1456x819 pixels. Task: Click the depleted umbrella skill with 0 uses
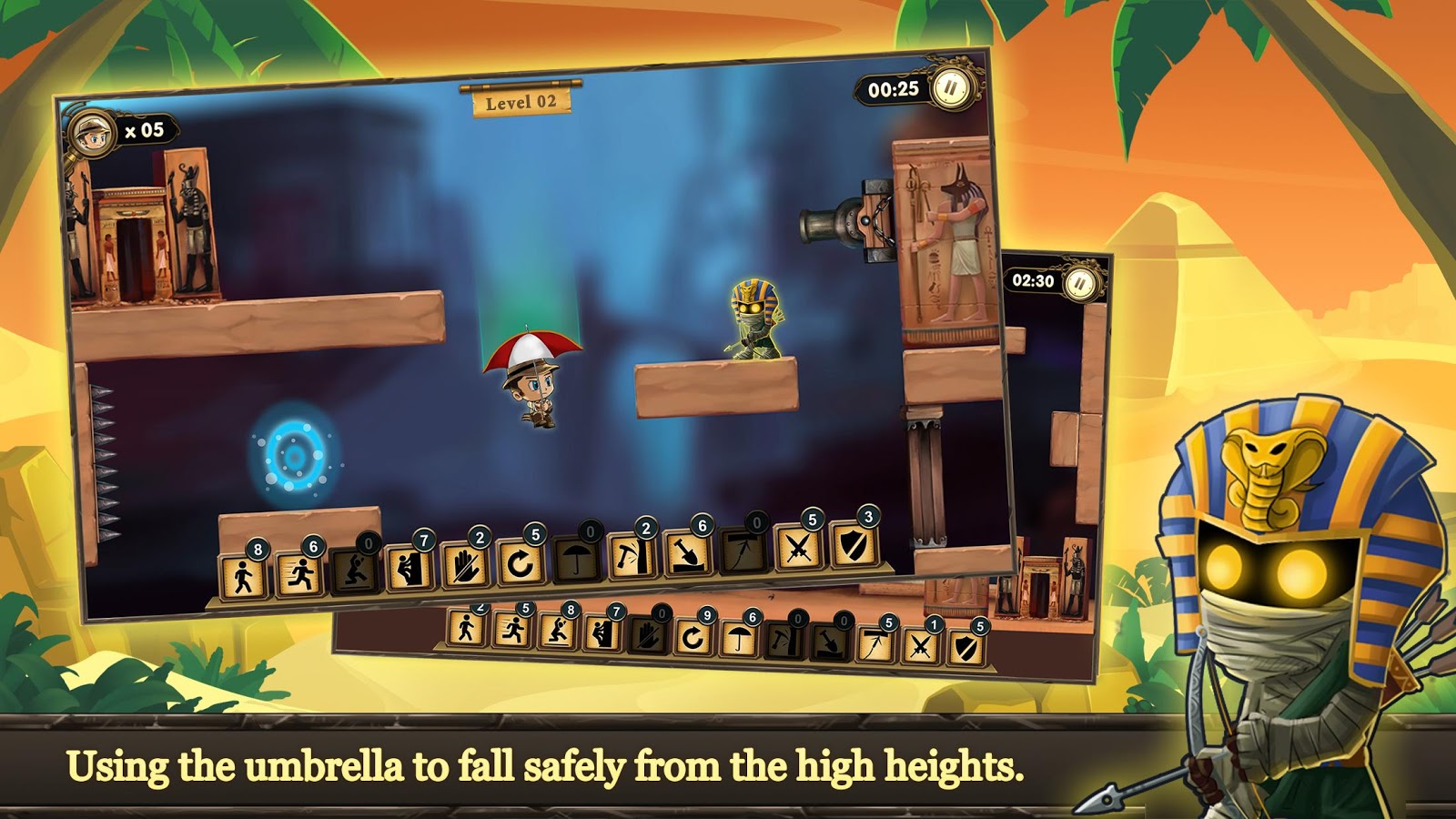pos(576,560)
